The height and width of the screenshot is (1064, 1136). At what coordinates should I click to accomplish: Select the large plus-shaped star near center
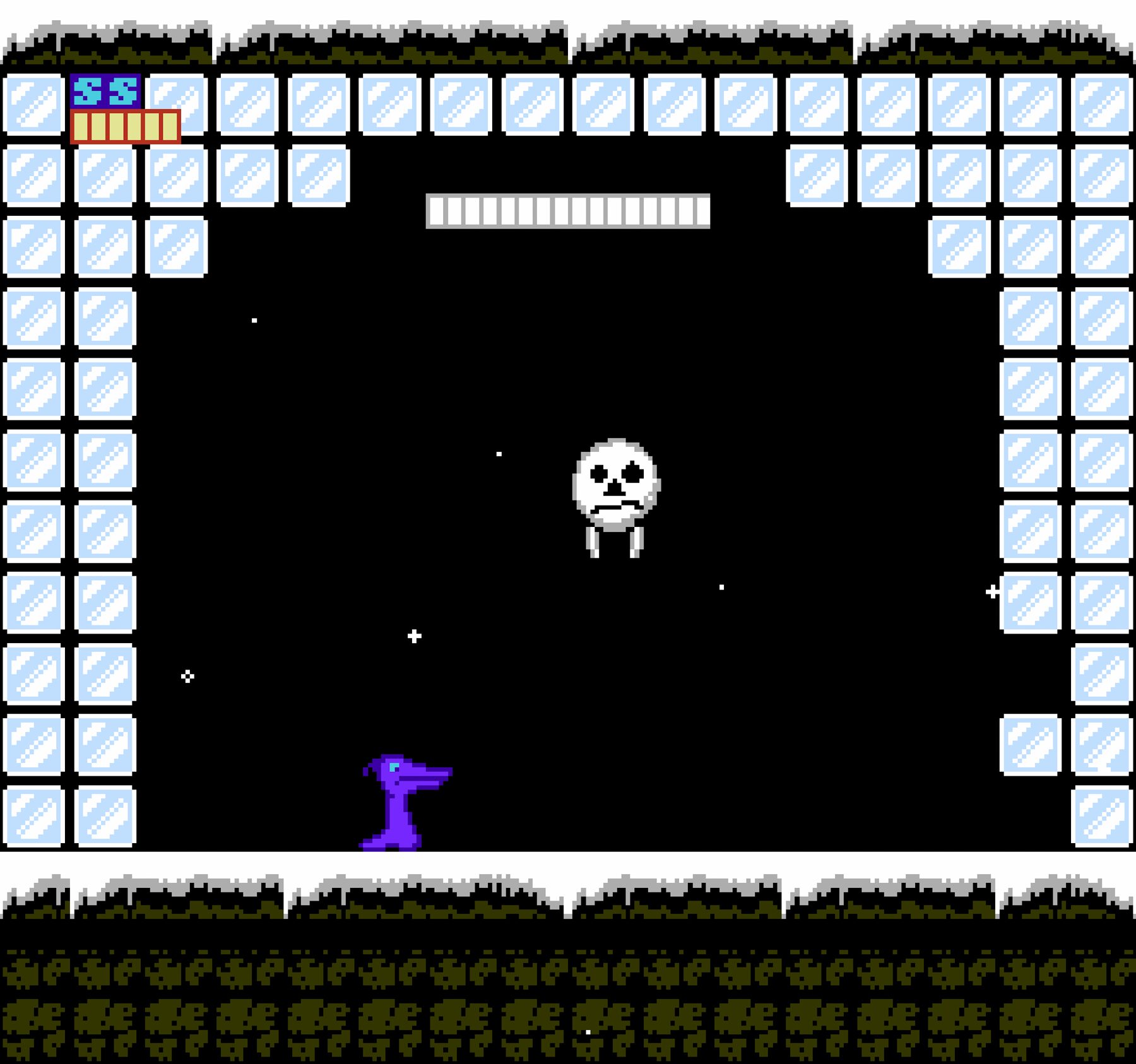[413, 637]
